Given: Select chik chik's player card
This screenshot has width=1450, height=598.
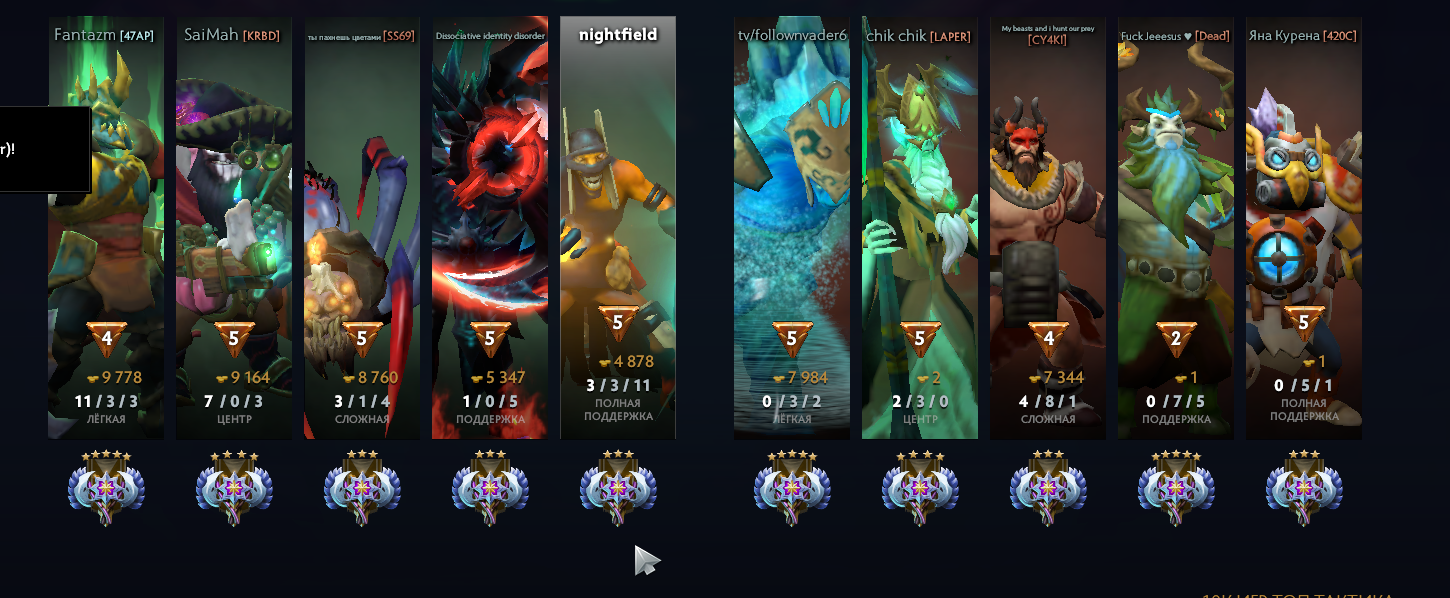Looking at the screenshot, I should tap(920, 230).
